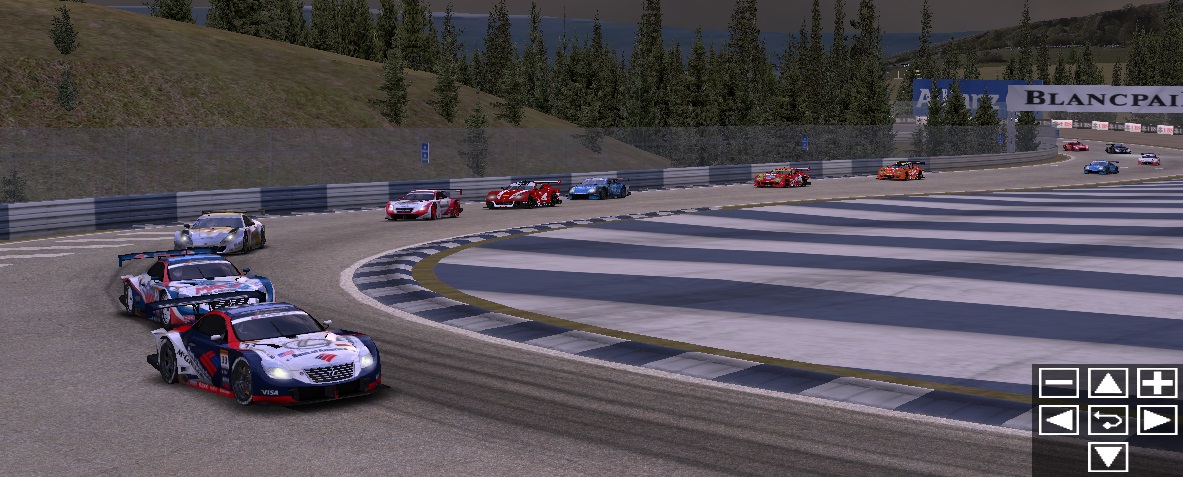Click the minus zoom-out camera button
1183x477 pixels.
[1058, 383]
